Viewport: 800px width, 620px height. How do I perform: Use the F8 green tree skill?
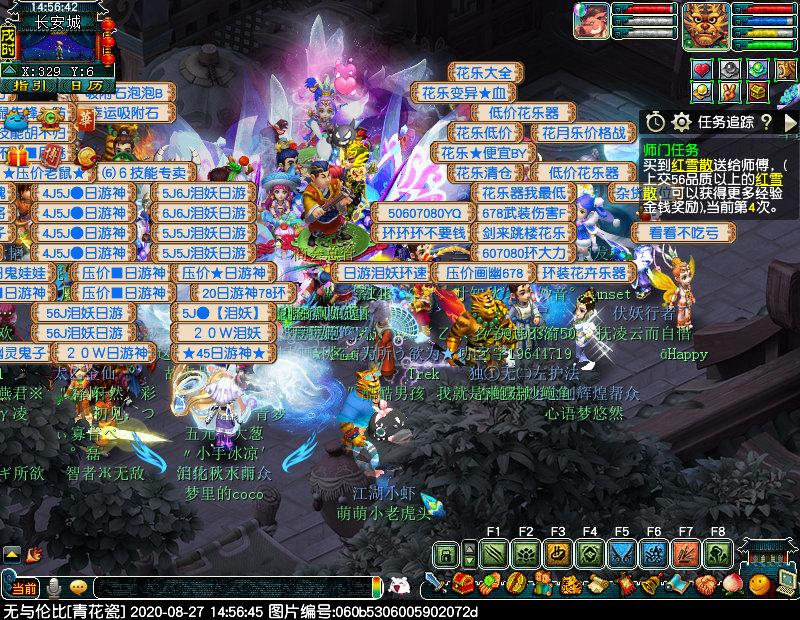pos(717,553)
